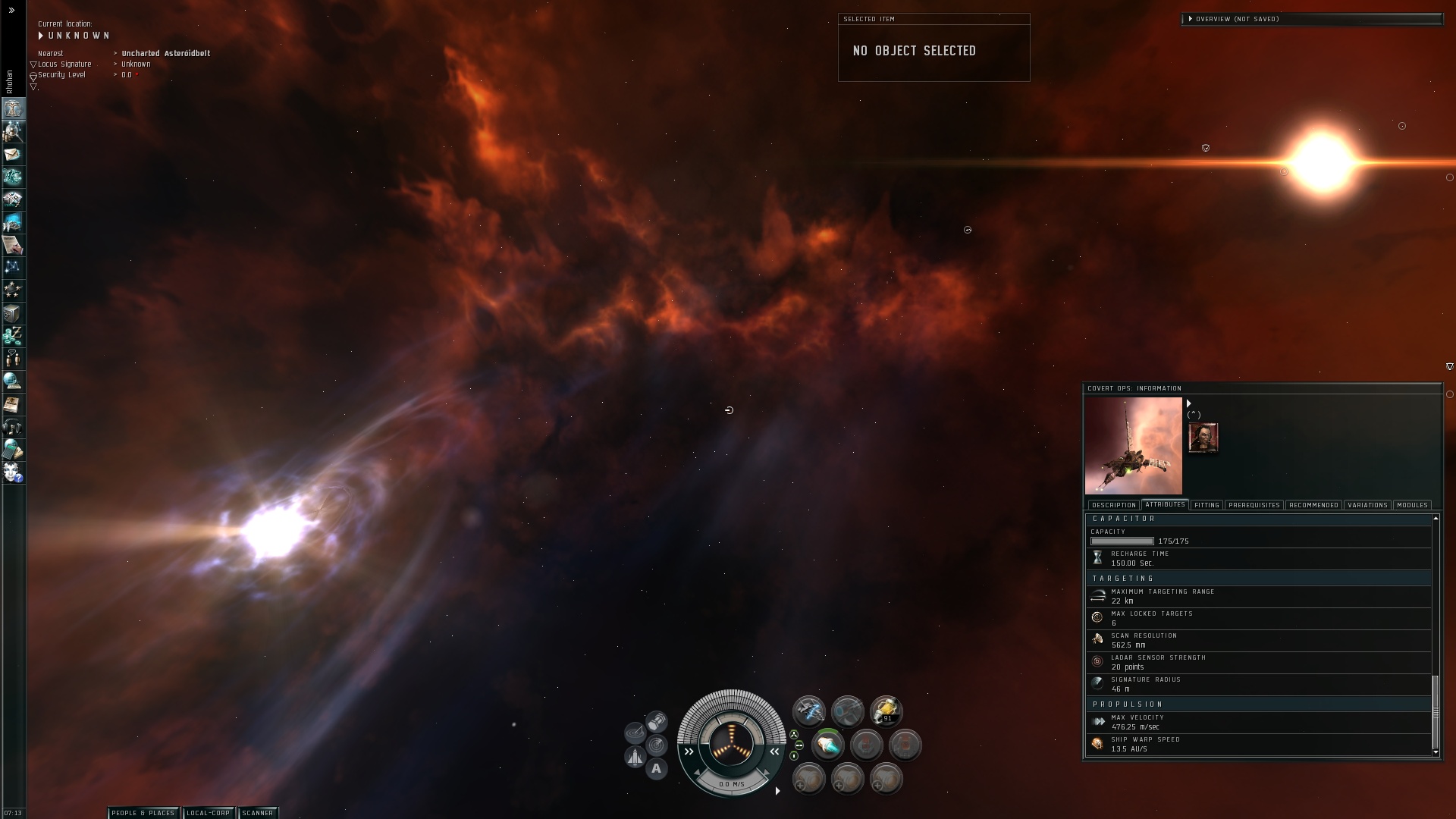Select the Modules tab
The image size is (1456, 819).
[x=1411, y=505]
